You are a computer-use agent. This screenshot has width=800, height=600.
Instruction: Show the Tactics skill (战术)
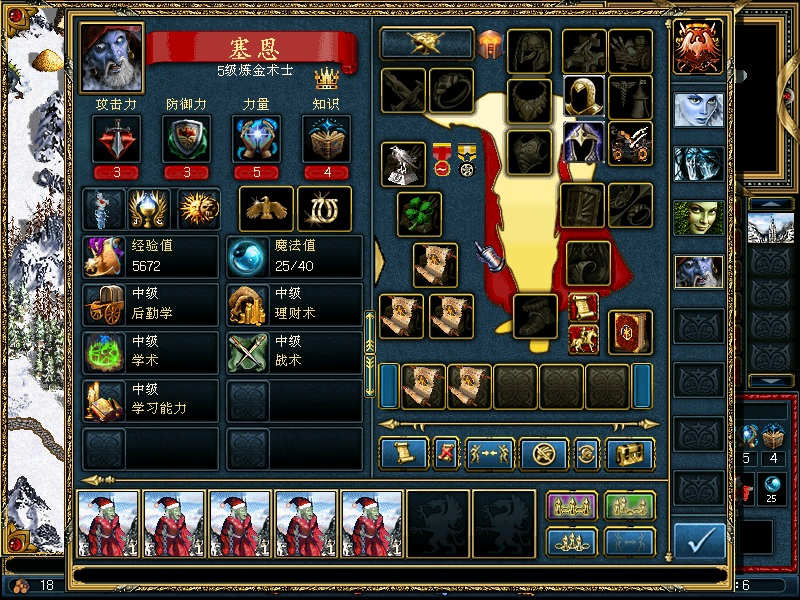[x=294, y=353]
